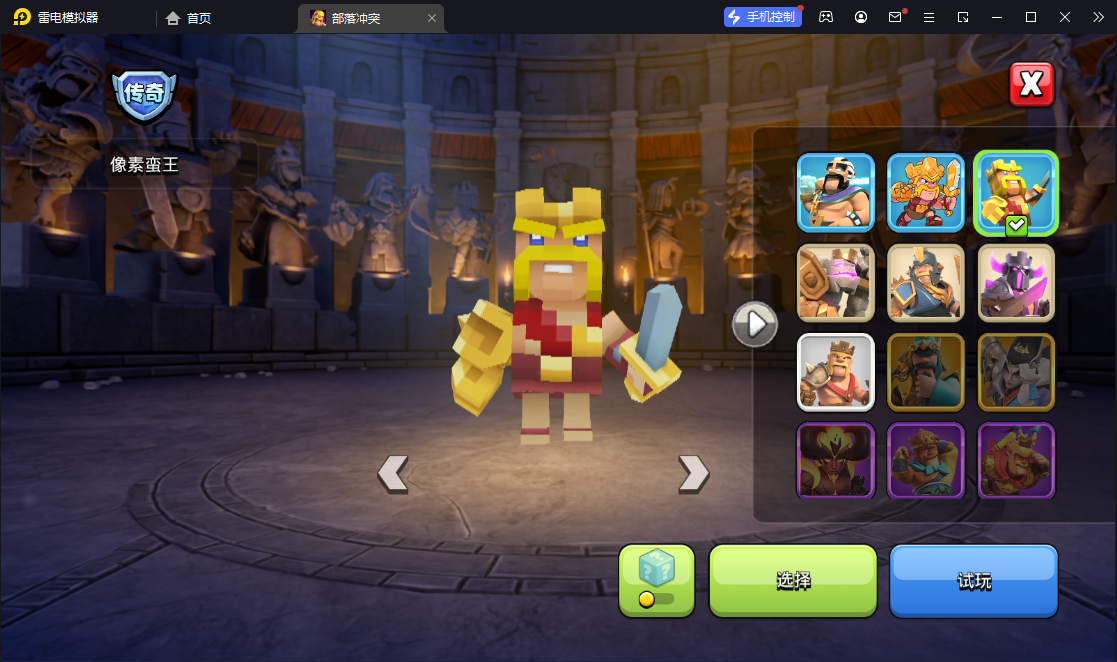The image size is (1117, 662).
Task: Choose the blue-armored gladiator king skin
Action: 926,282
